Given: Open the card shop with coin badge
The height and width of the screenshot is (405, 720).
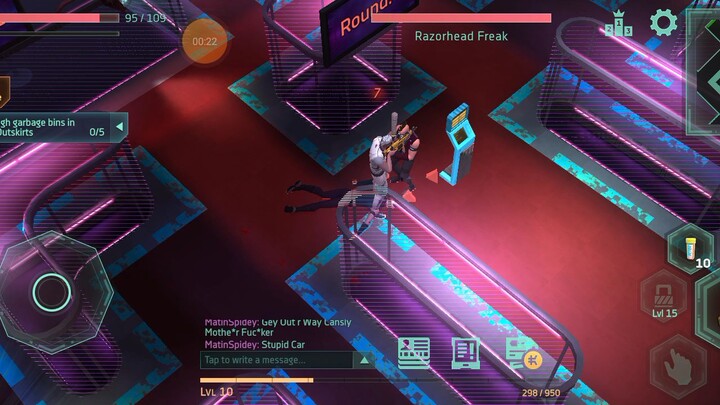Looking at the screenshot, I should pyautogui.click(x=522, y=353).
